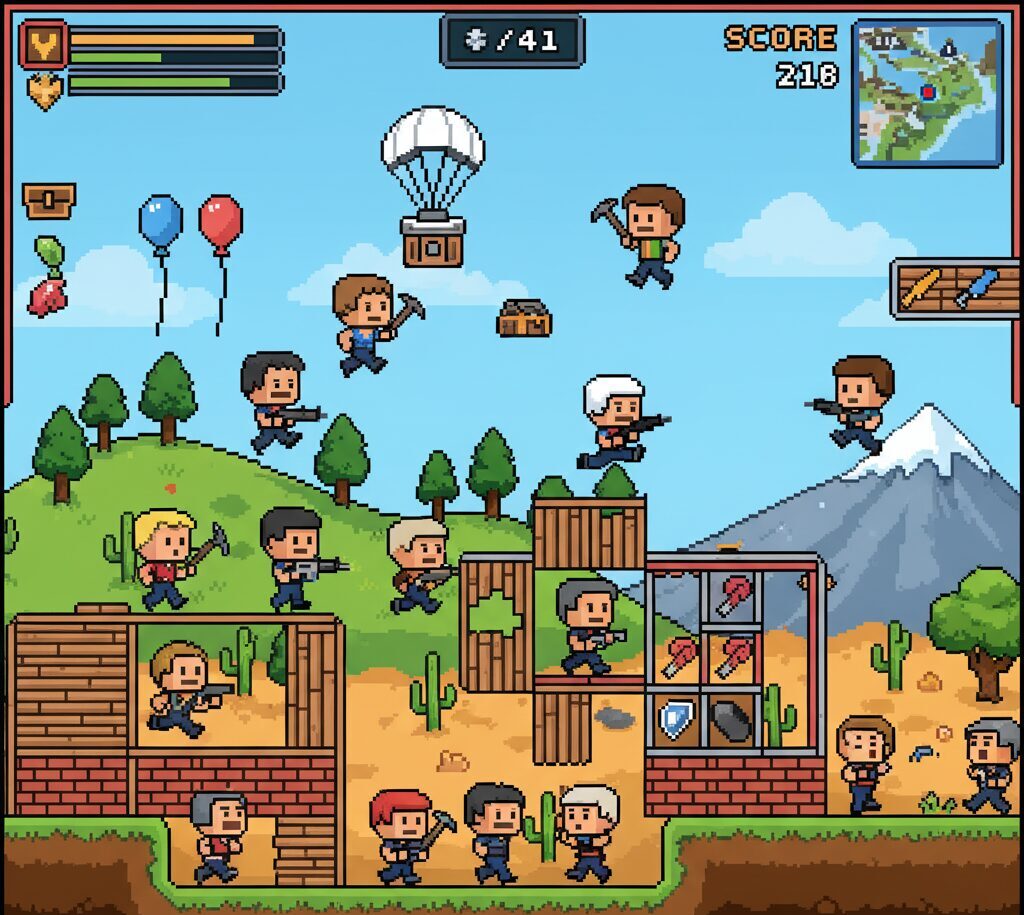This screenshot has height=915, width=1024.
Task: Select the red radish item icon
Action: (x=47, y=295)
